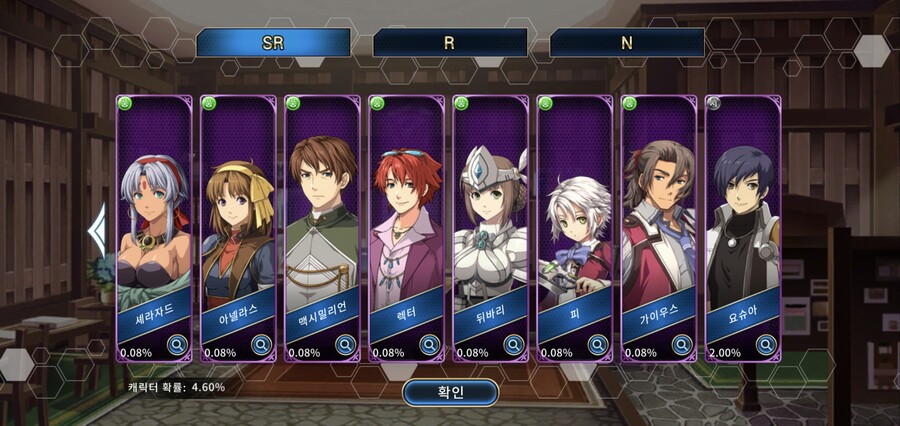View 아넬라스 details via magnifier icon
Screen dimensions: 900x426
[261, 345]
